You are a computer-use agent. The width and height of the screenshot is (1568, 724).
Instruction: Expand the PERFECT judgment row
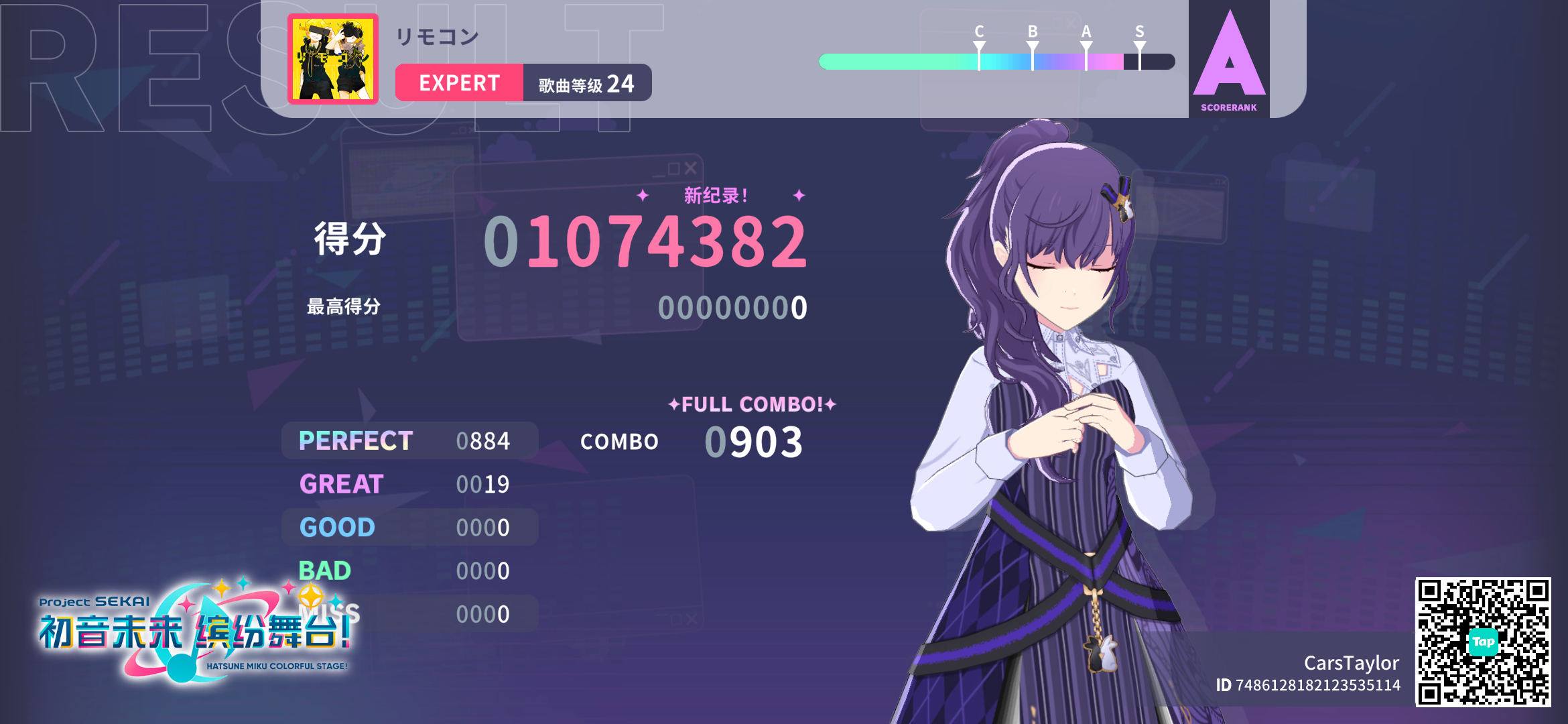click(x=409, y=440)
